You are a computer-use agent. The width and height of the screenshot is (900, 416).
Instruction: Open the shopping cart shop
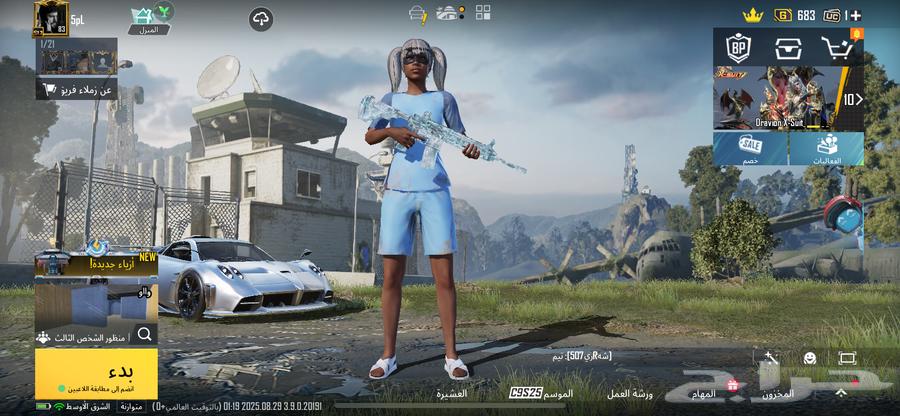[836, 47]
